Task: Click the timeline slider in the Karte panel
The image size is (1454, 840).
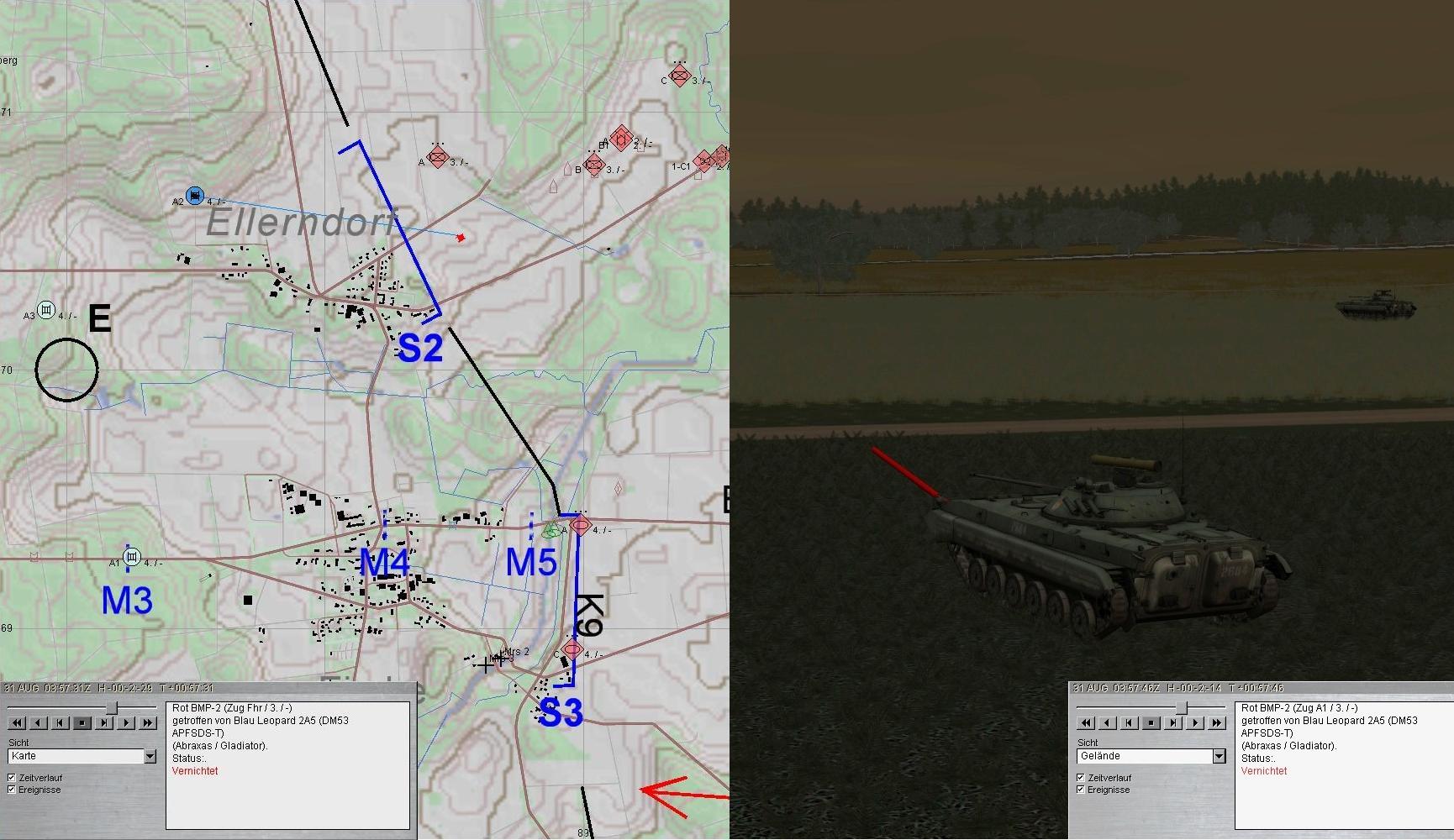Action: (111, 708)
